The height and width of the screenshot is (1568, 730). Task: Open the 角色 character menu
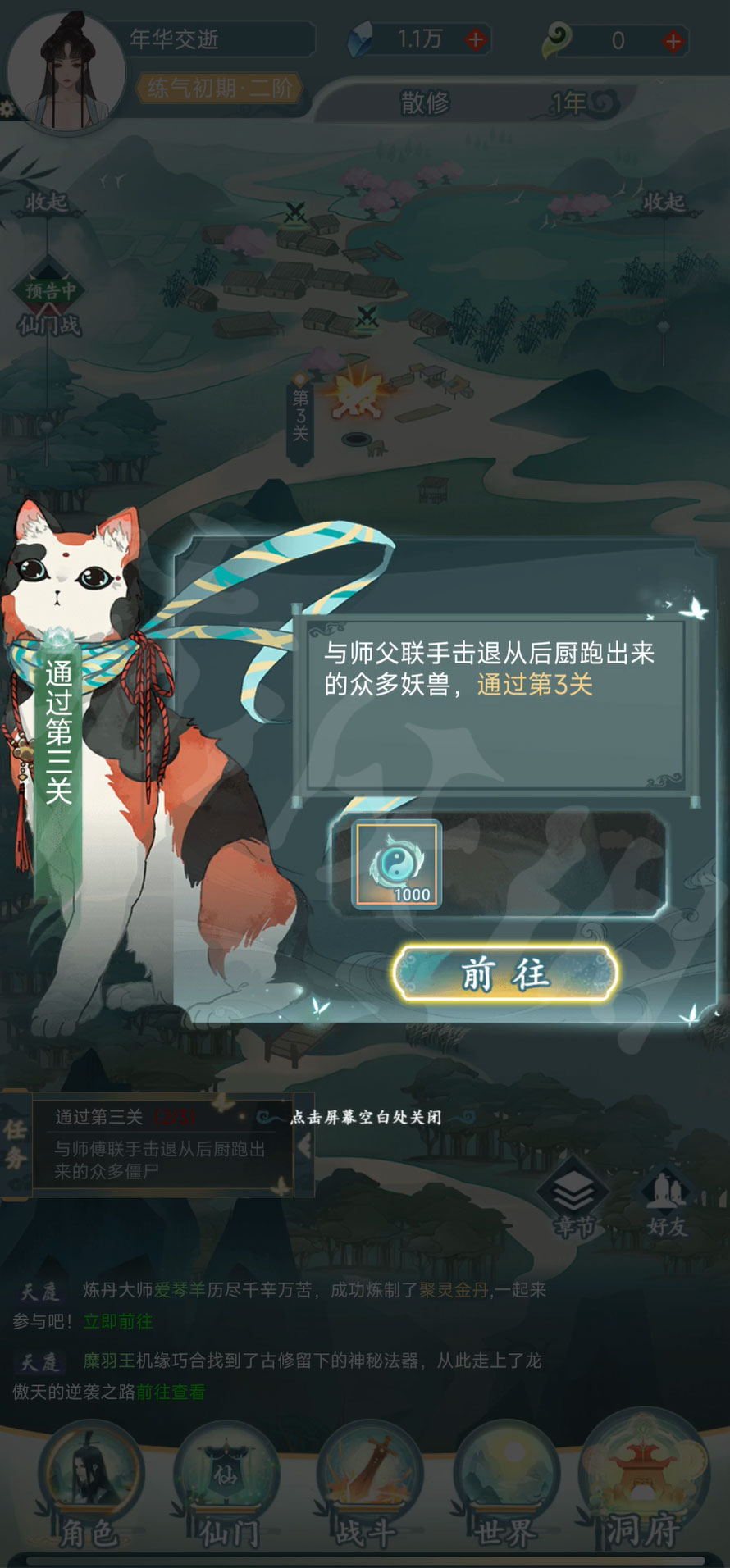pos(90,1486)
